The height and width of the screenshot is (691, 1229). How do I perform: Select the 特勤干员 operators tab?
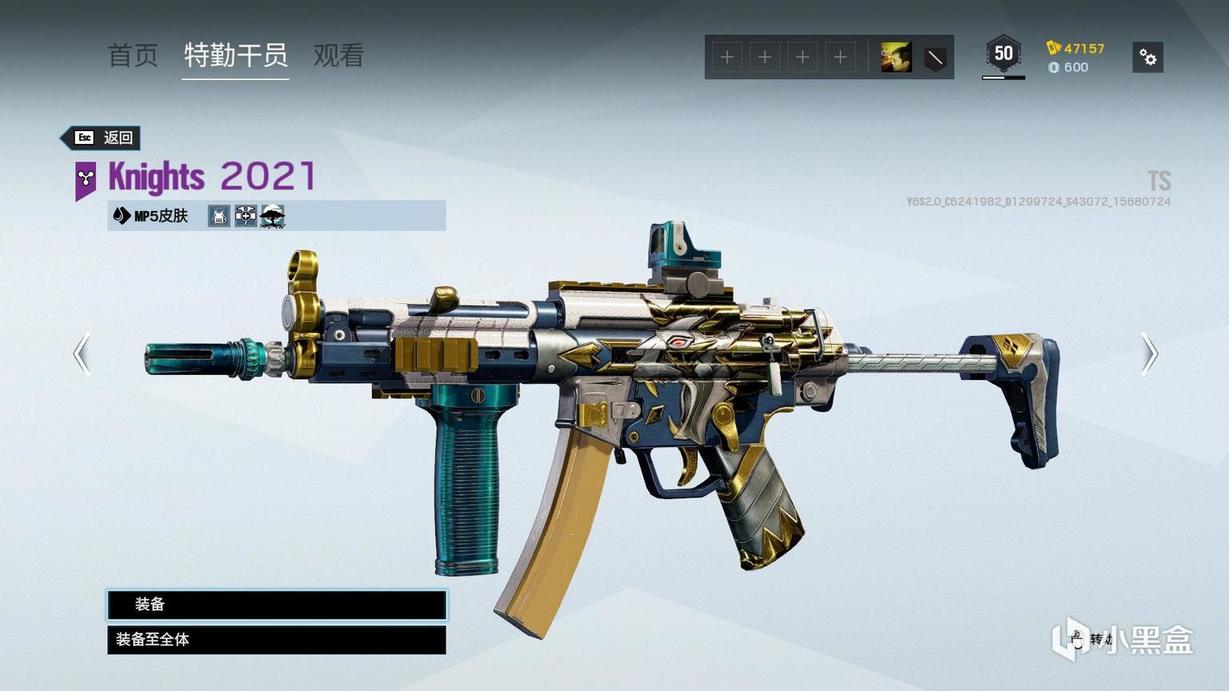[236, 56]
